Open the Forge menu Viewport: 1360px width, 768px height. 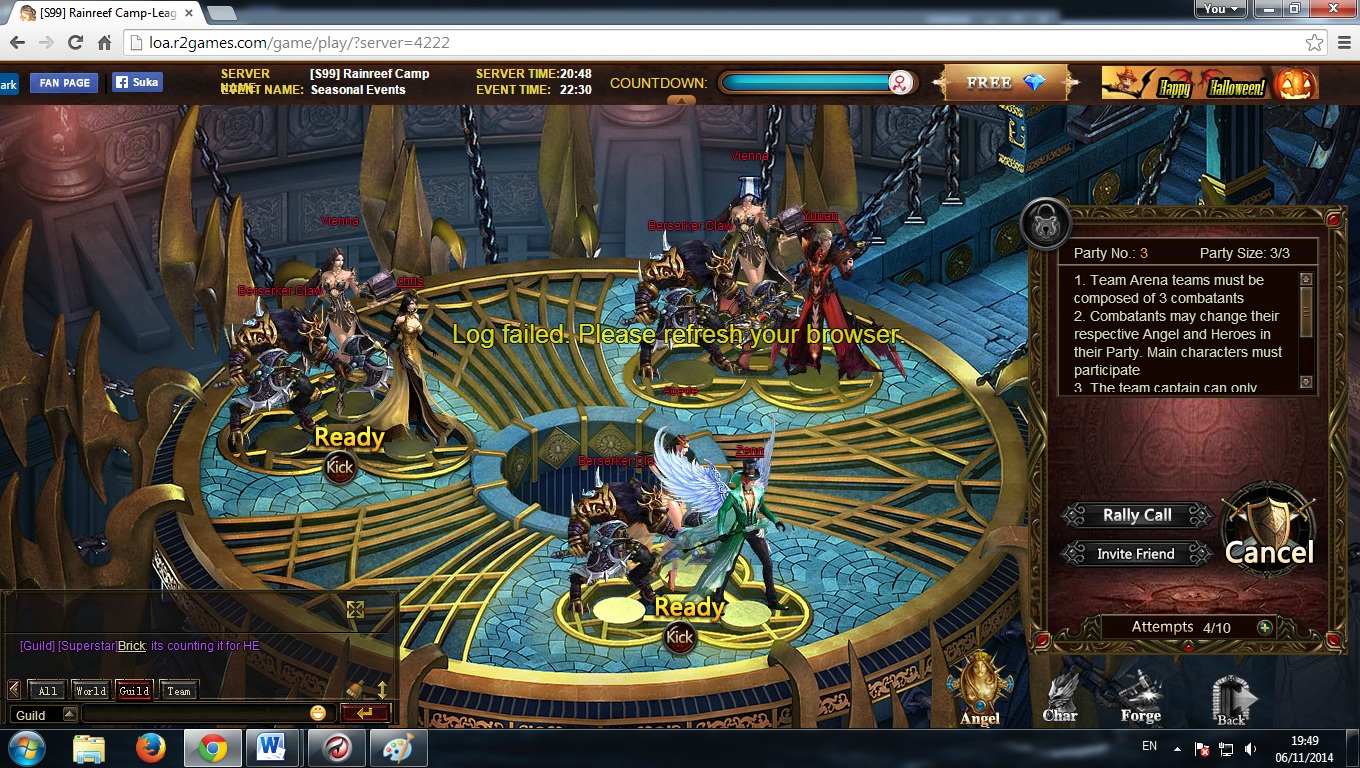pyautogui.click(x=1140, y=693)
